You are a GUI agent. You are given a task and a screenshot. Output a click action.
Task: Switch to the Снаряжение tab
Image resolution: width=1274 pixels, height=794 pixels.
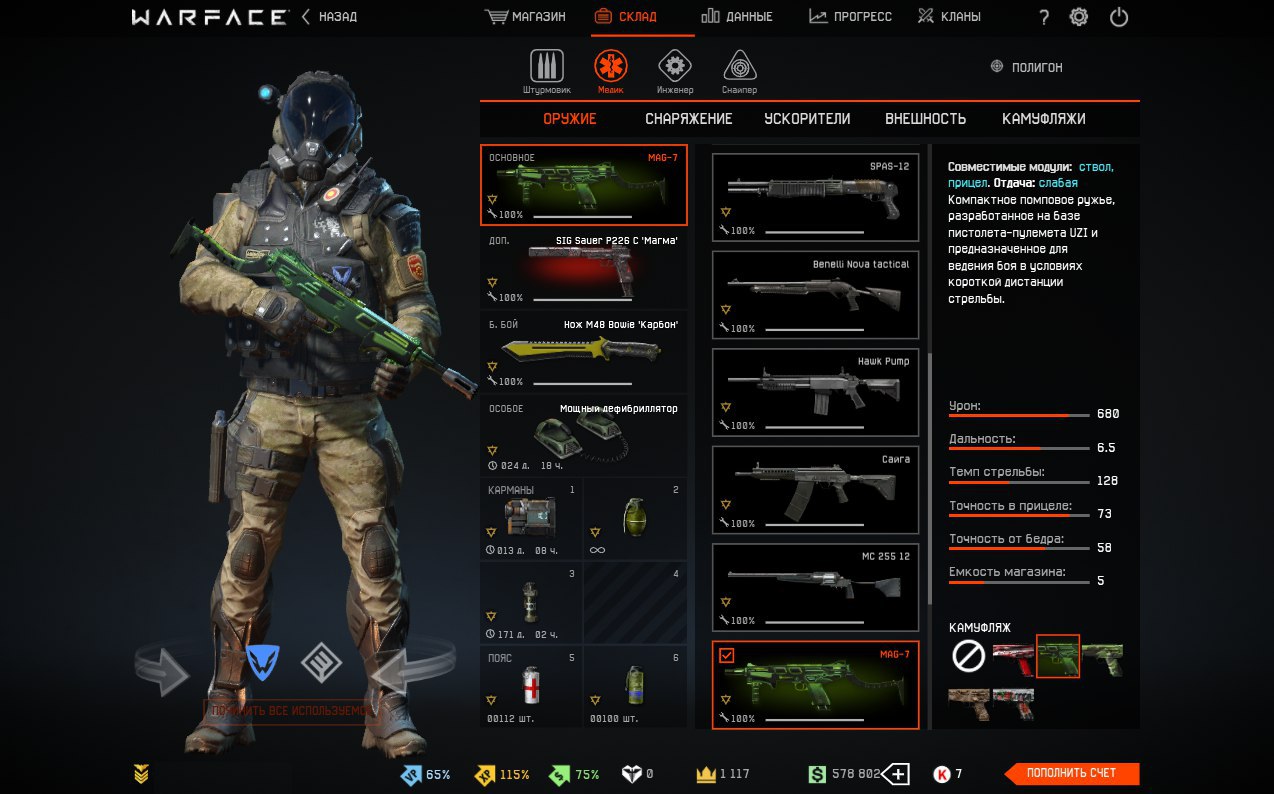point(688,119)
